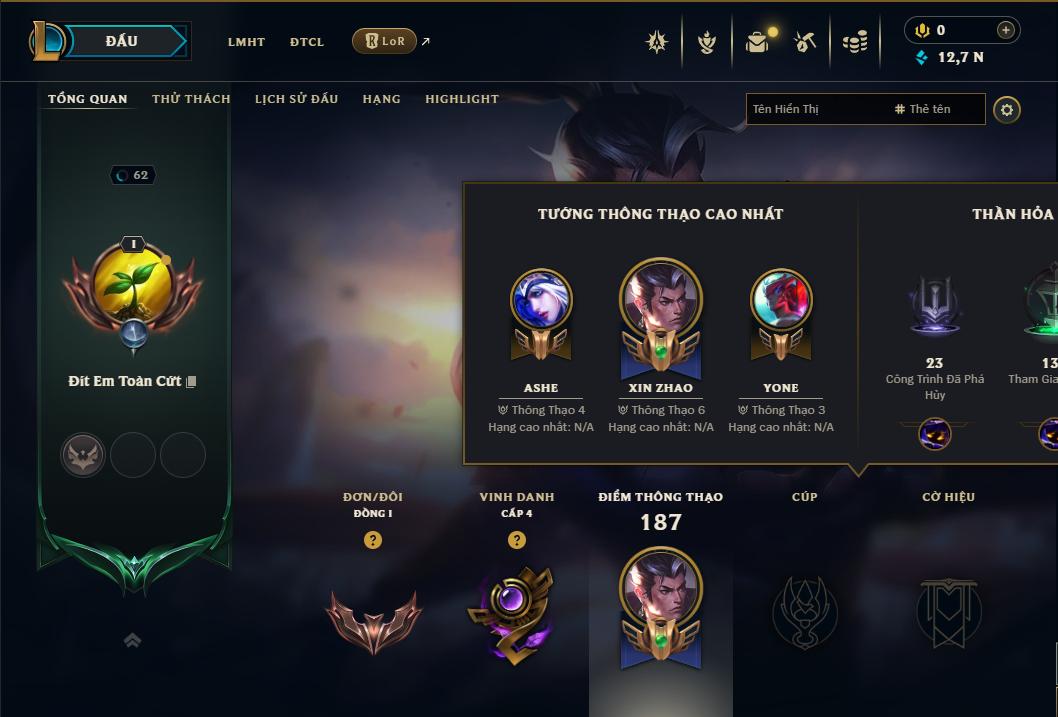Select Yone mastery champion portrait
The image size is (1058, 717).
781,300
